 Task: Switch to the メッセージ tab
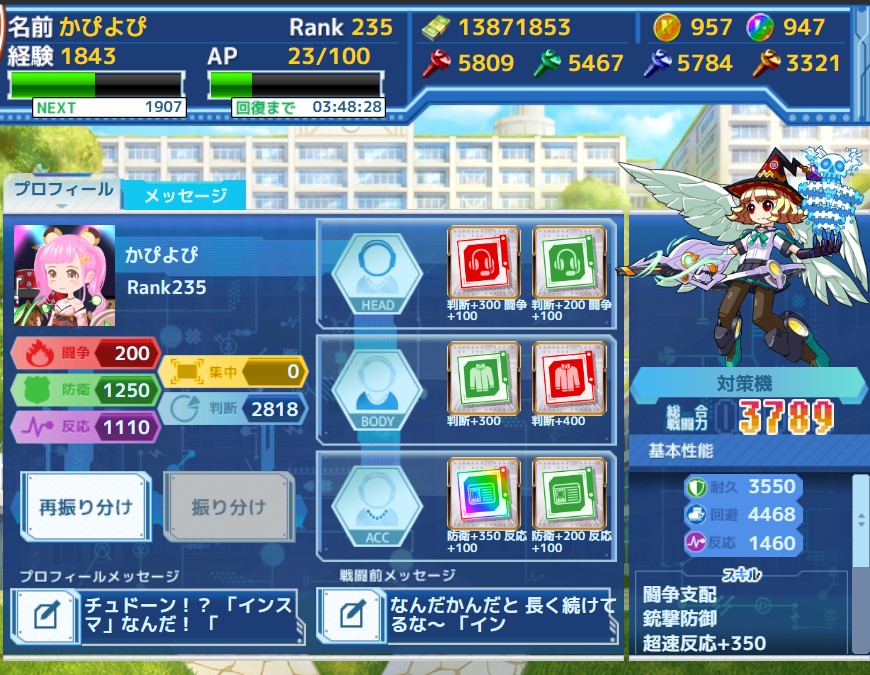[184, 195]
